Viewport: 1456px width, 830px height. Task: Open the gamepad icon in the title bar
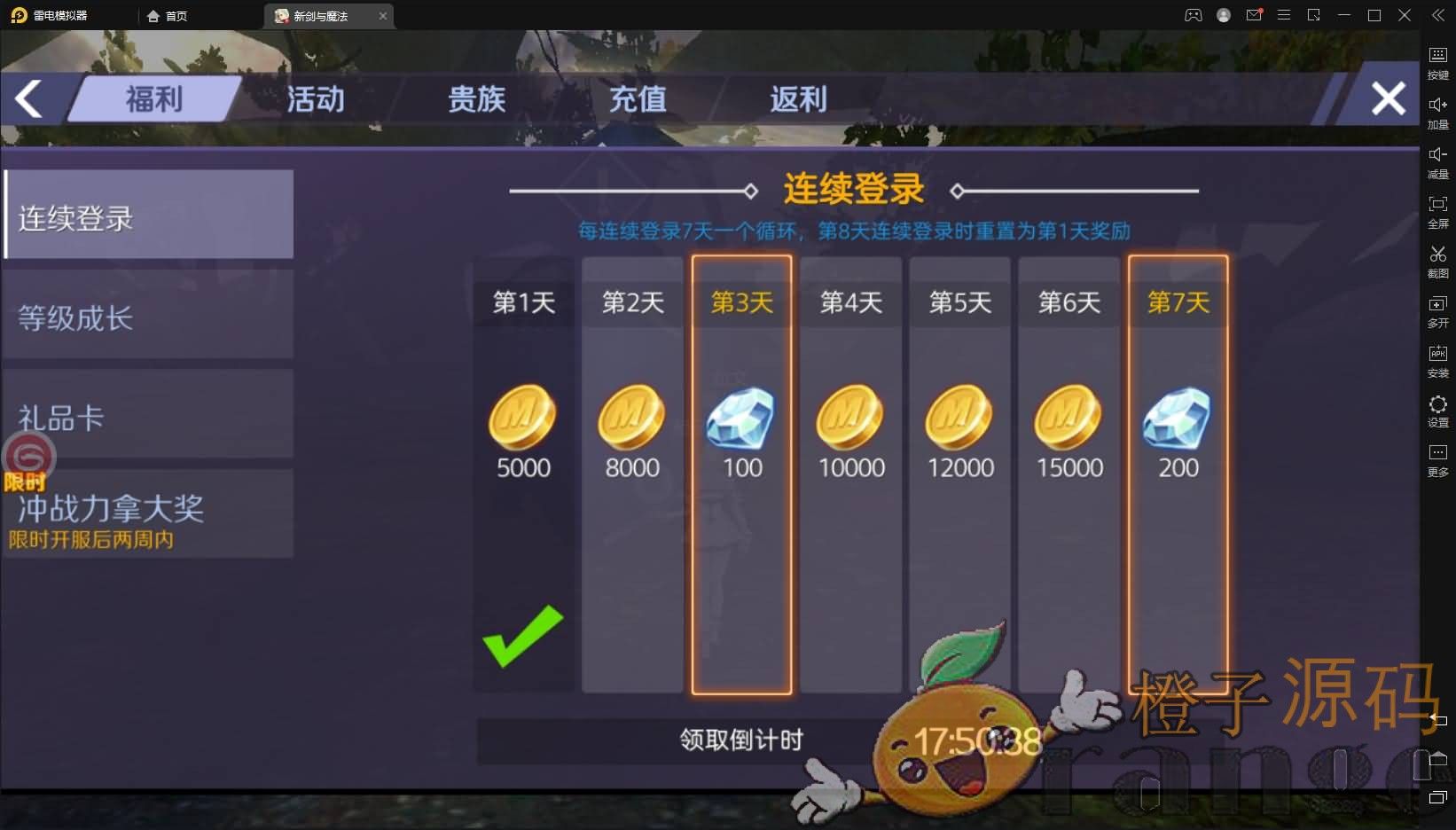point(1193,15)
